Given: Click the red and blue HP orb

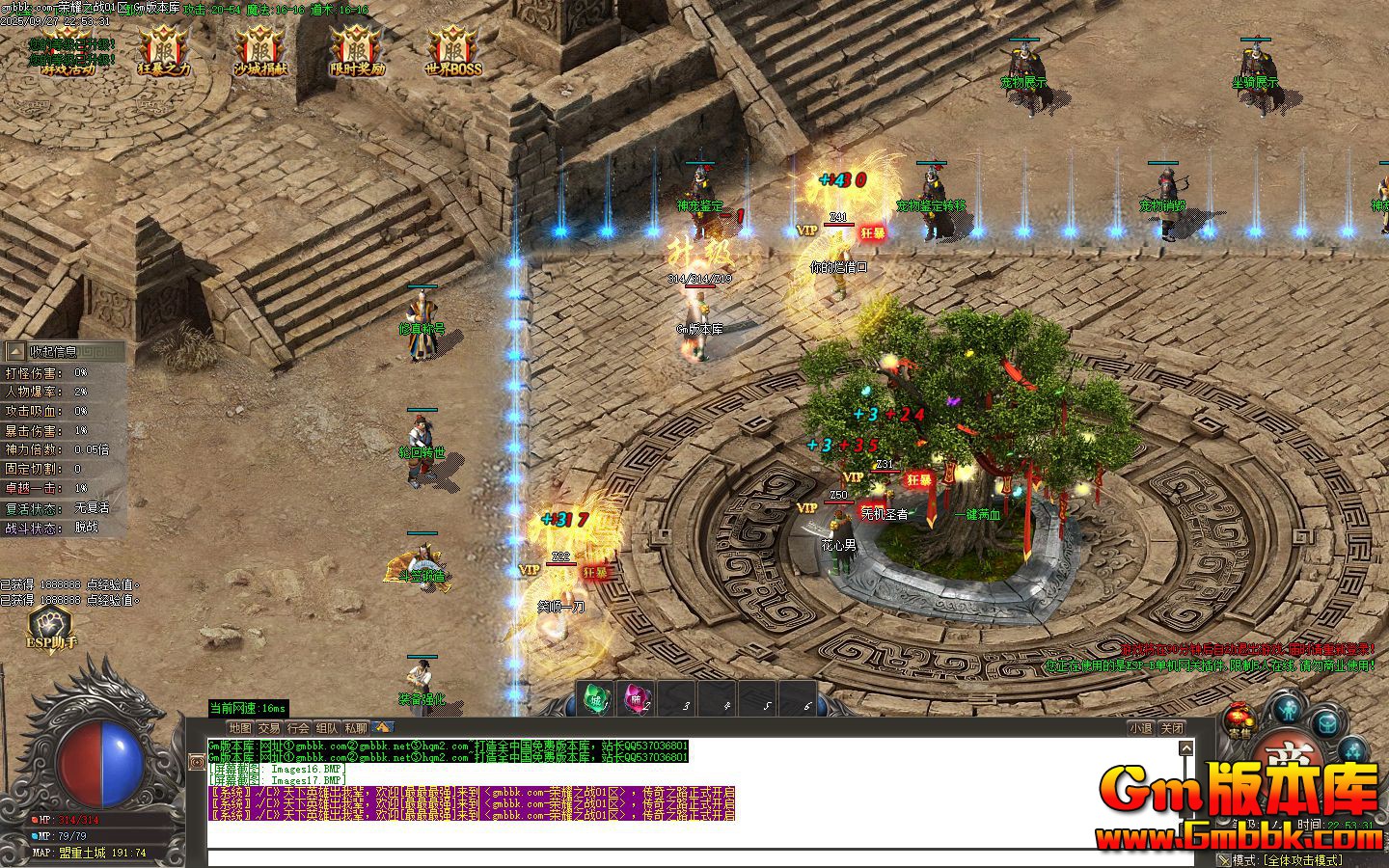Looking at the screenshot, I should pos(101,762).
